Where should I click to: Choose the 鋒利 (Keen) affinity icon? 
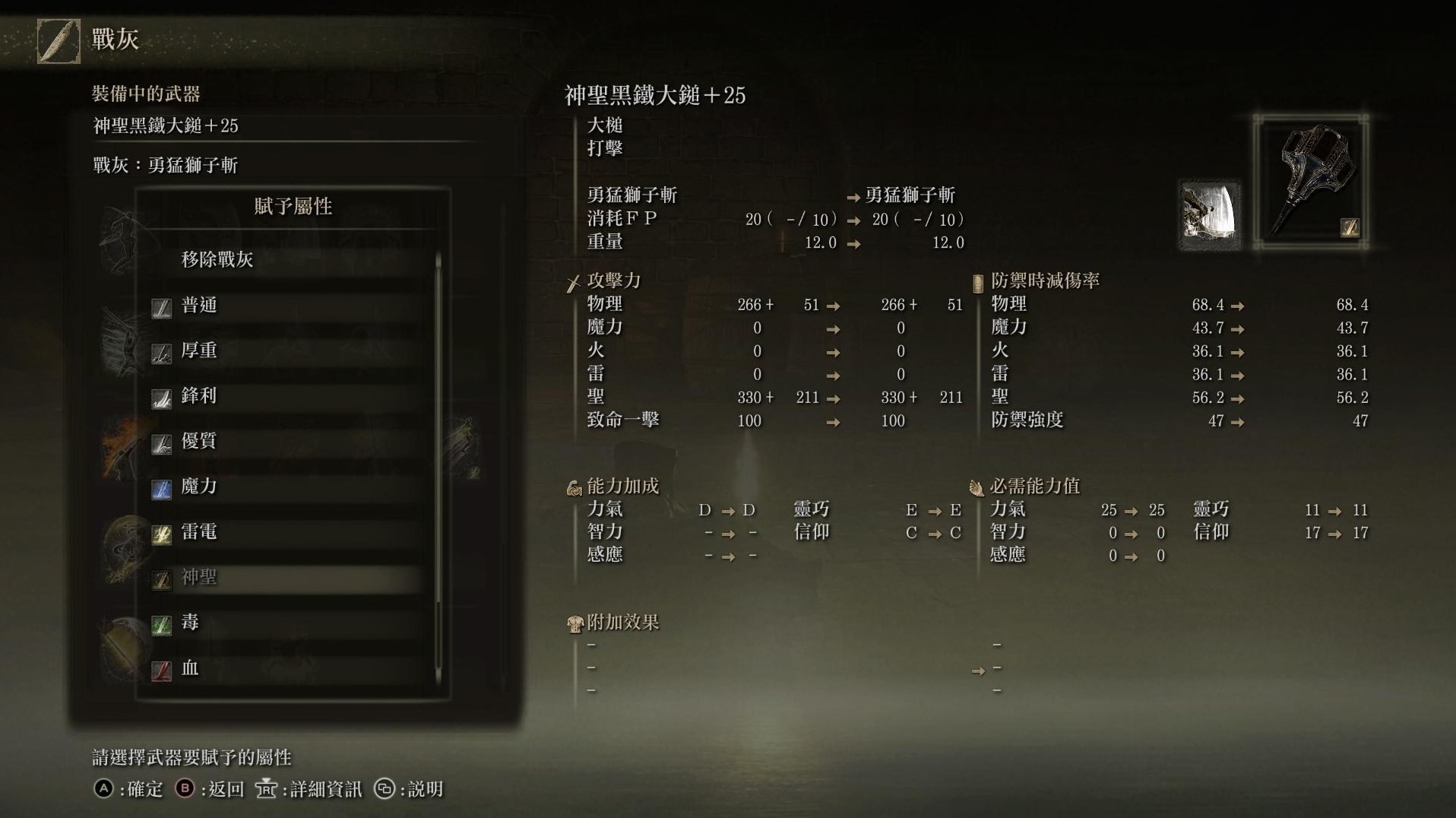[x=162, y=396]
